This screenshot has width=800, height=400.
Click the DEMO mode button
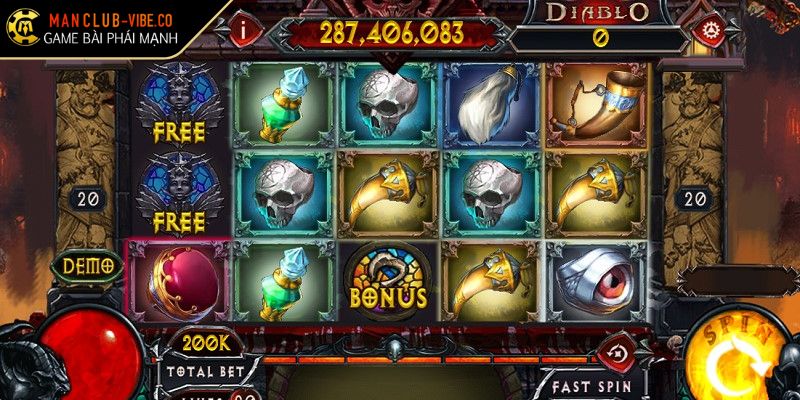[87, 267]
